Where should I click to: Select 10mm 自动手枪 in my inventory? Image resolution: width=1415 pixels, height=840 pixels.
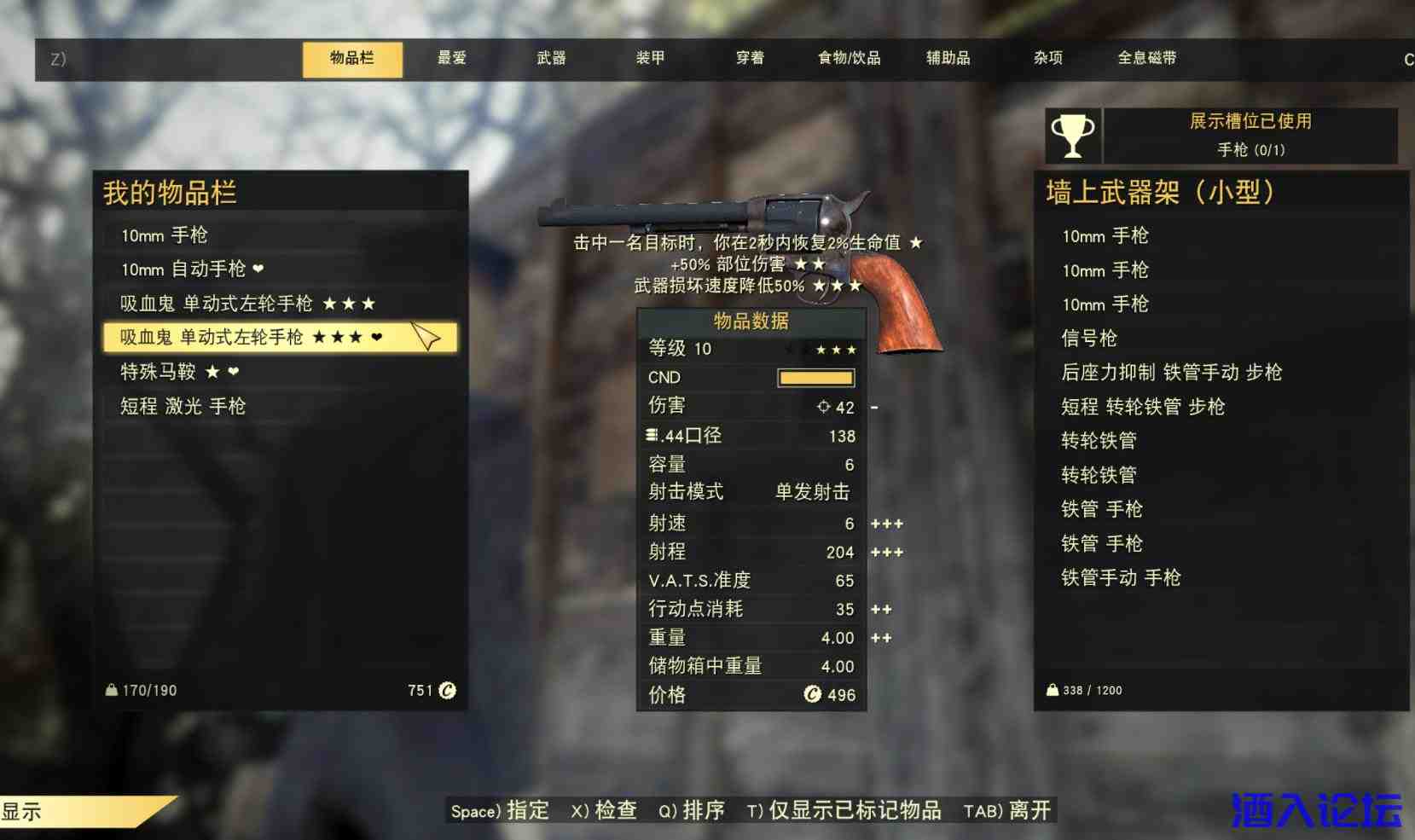point(192,269)
